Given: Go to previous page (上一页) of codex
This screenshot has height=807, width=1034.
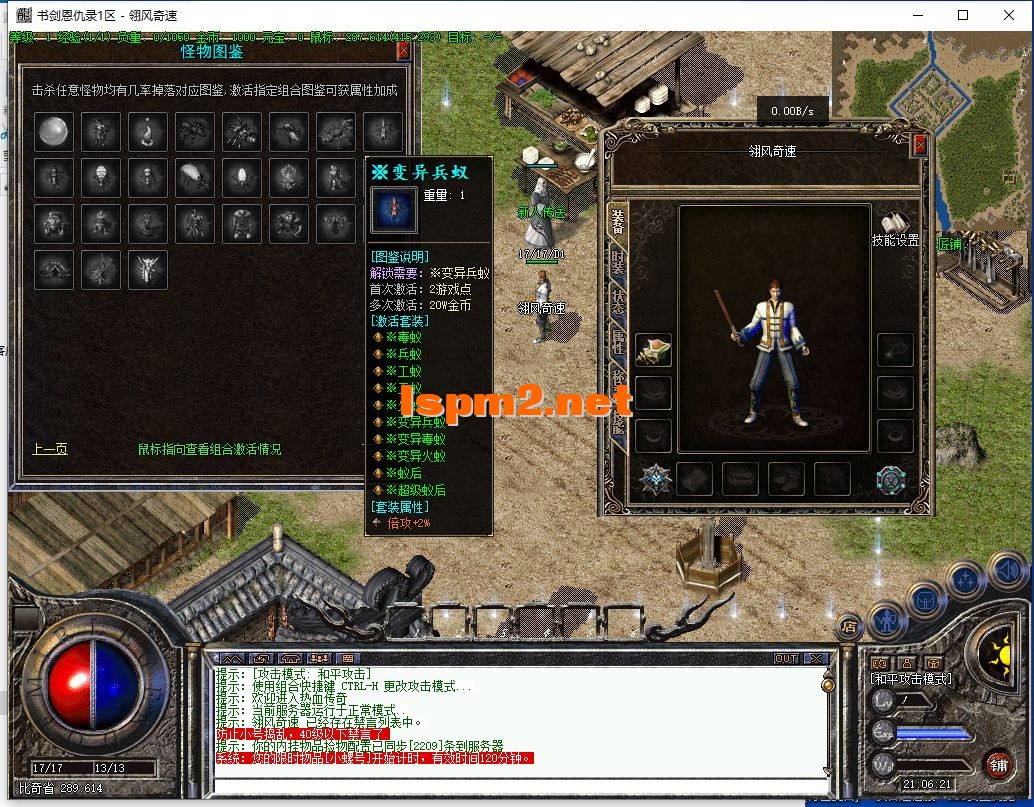Looking at the screenshot, I should [50, 449].
